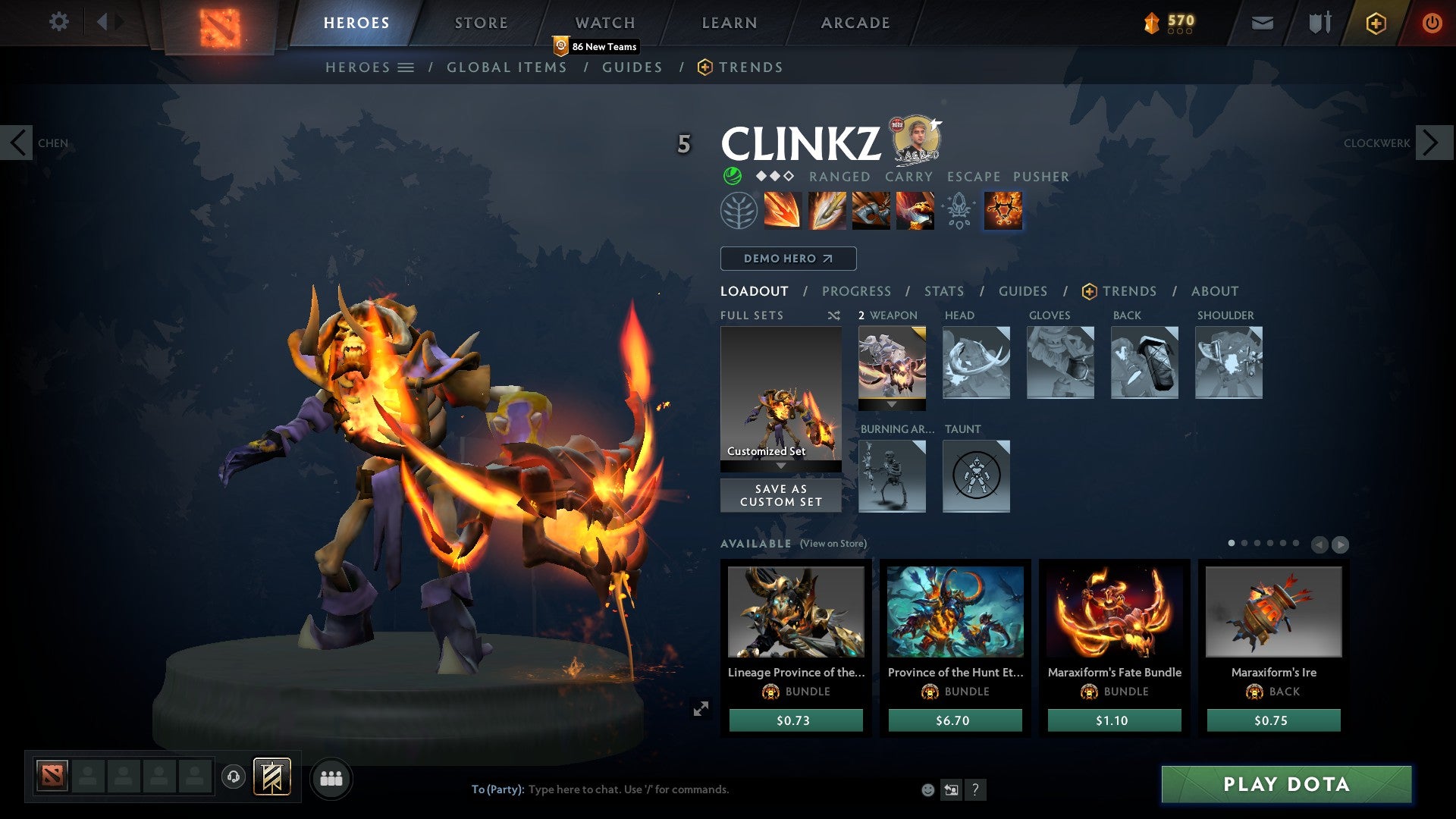The width and height of the screenshot is (1456, 819).
Task: Click the power/logout icon
Action: 1432,22
